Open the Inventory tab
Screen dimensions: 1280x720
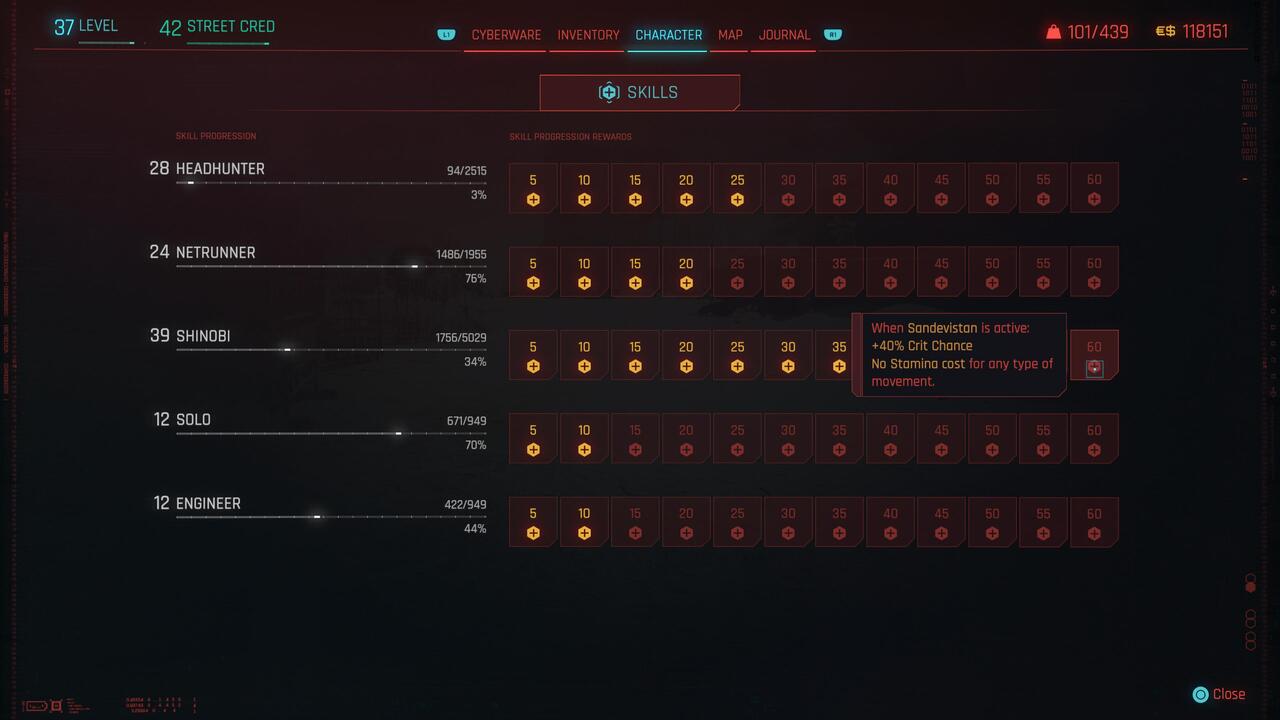tap(587, 35)
